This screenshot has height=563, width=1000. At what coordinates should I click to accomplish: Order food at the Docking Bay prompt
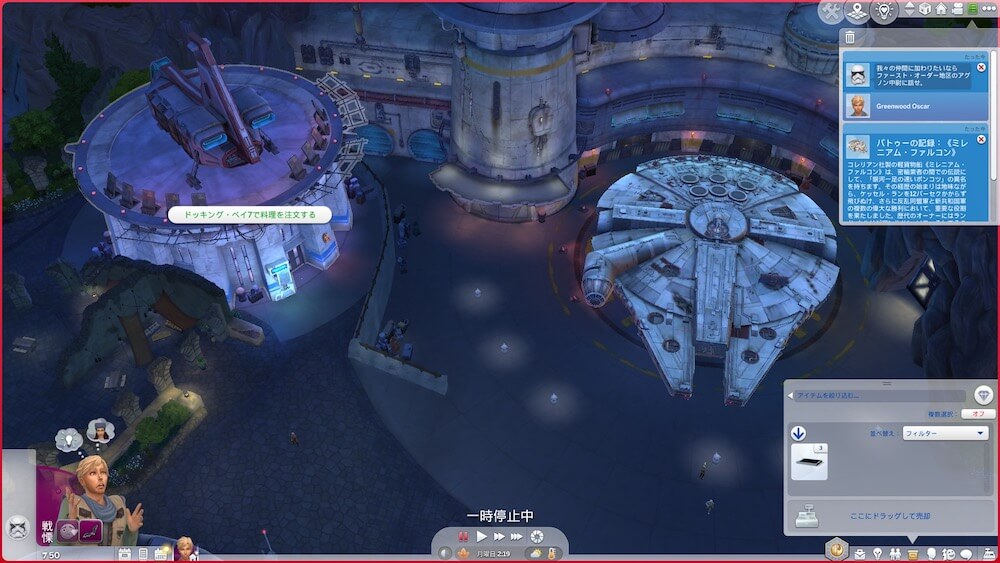pos(250,214)
